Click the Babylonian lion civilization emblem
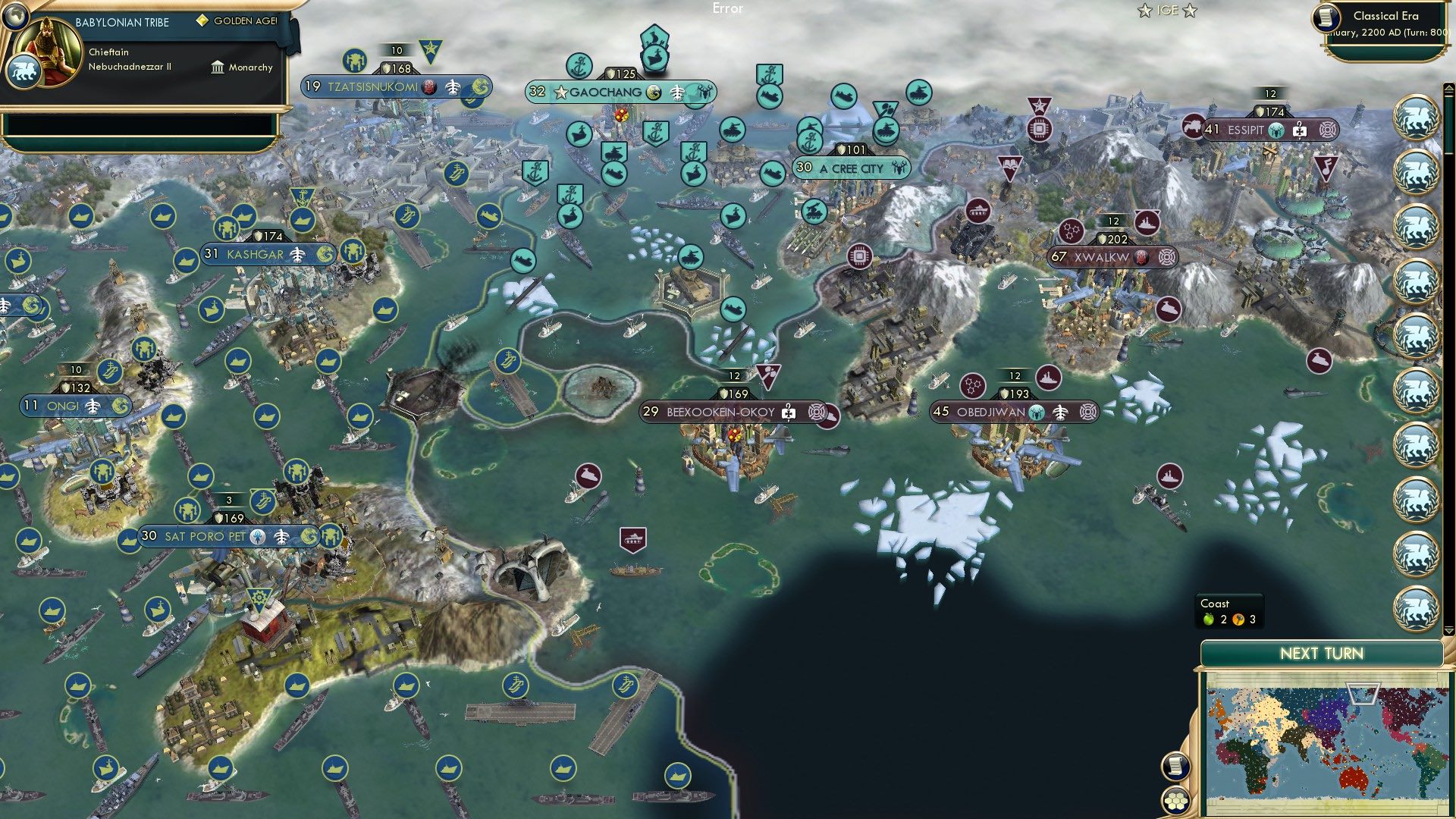Image resolution: width=1456 pixels, height=819 pixels. (x=25, y=72)
